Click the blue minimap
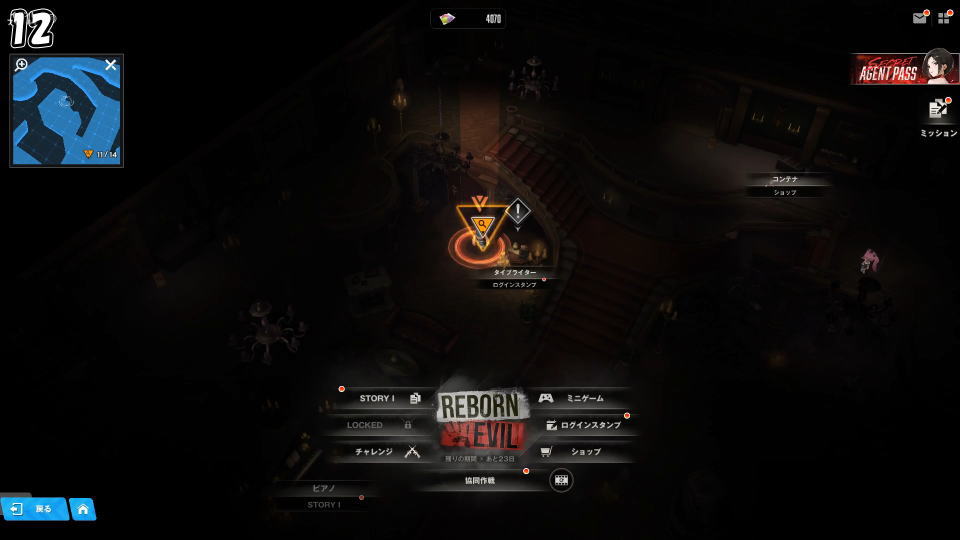The width and height of the screenshot is (960, 540). [x=66, y=112]
